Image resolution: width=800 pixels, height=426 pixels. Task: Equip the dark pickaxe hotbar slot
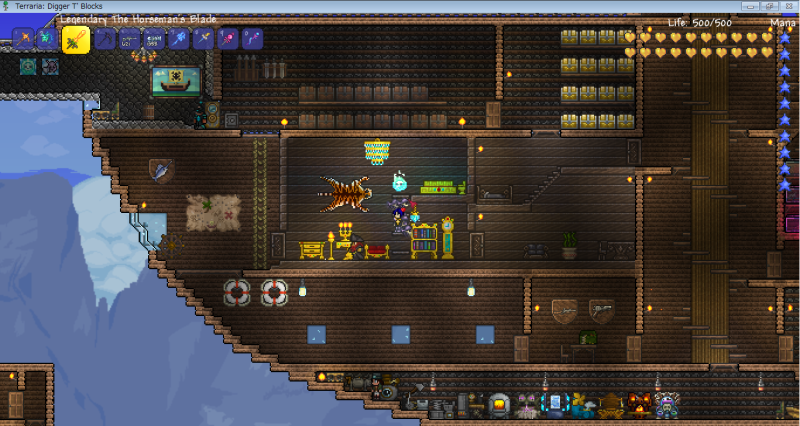pos(104,40)
